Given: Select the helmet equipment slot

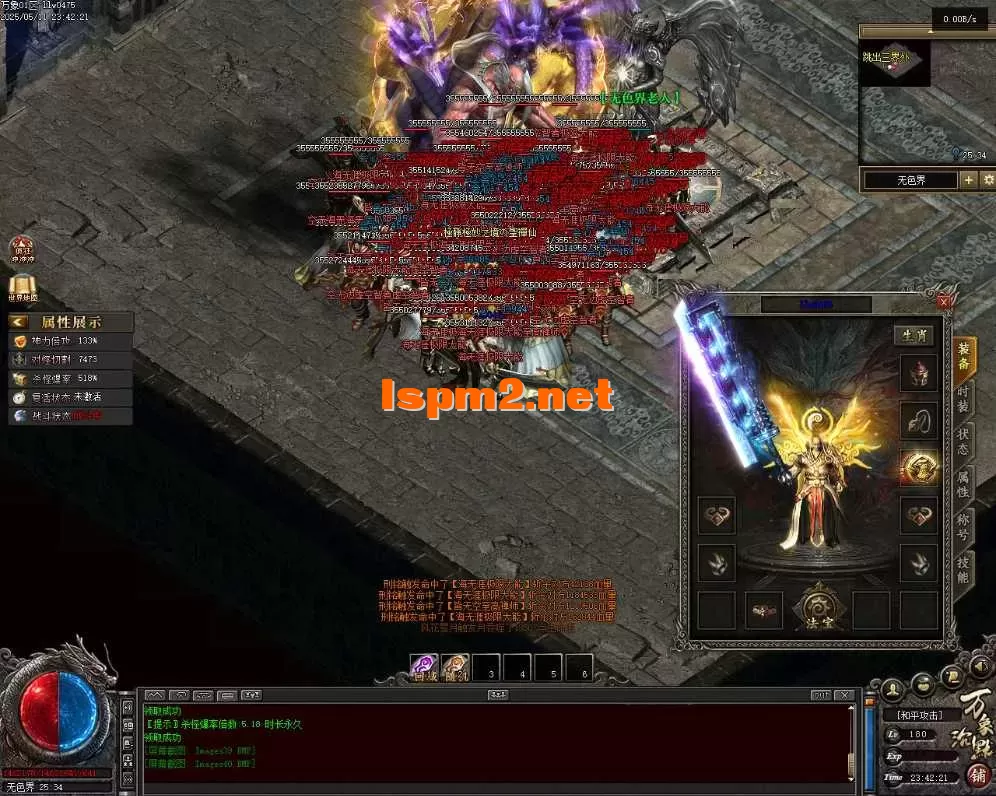Looking at the screenshot, I should 918,372.
